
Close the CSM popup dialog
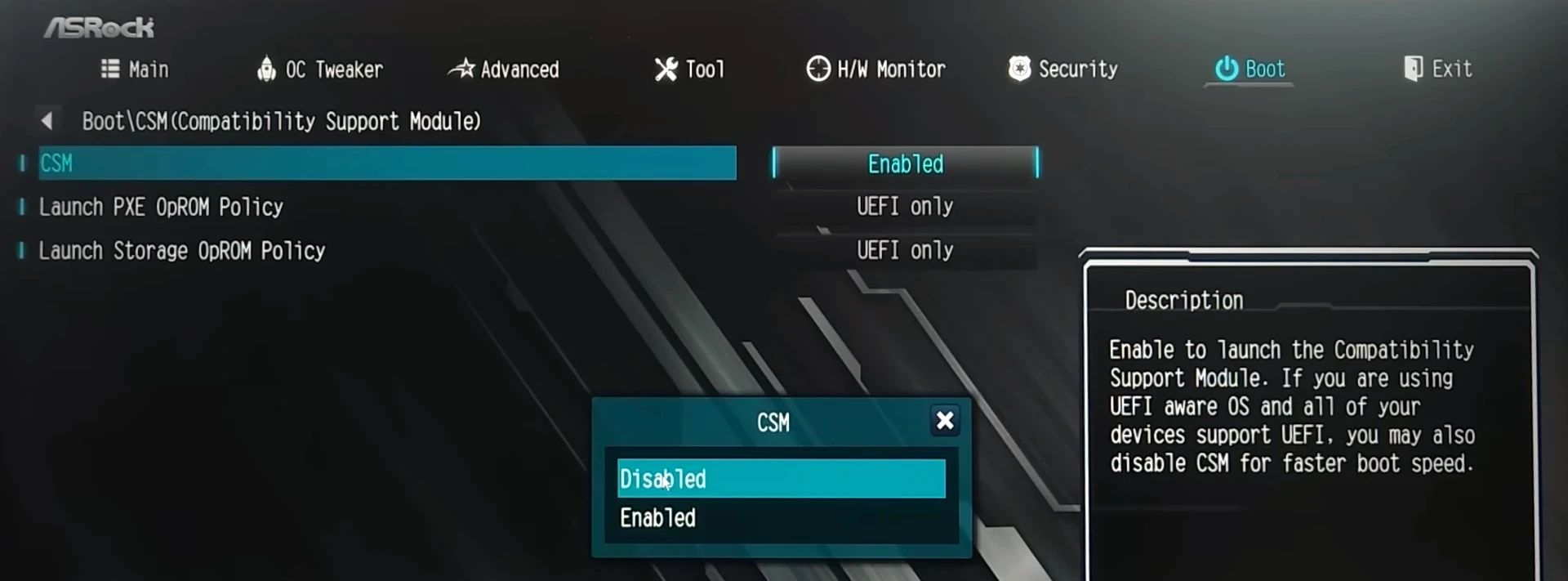tap(945, 421)
